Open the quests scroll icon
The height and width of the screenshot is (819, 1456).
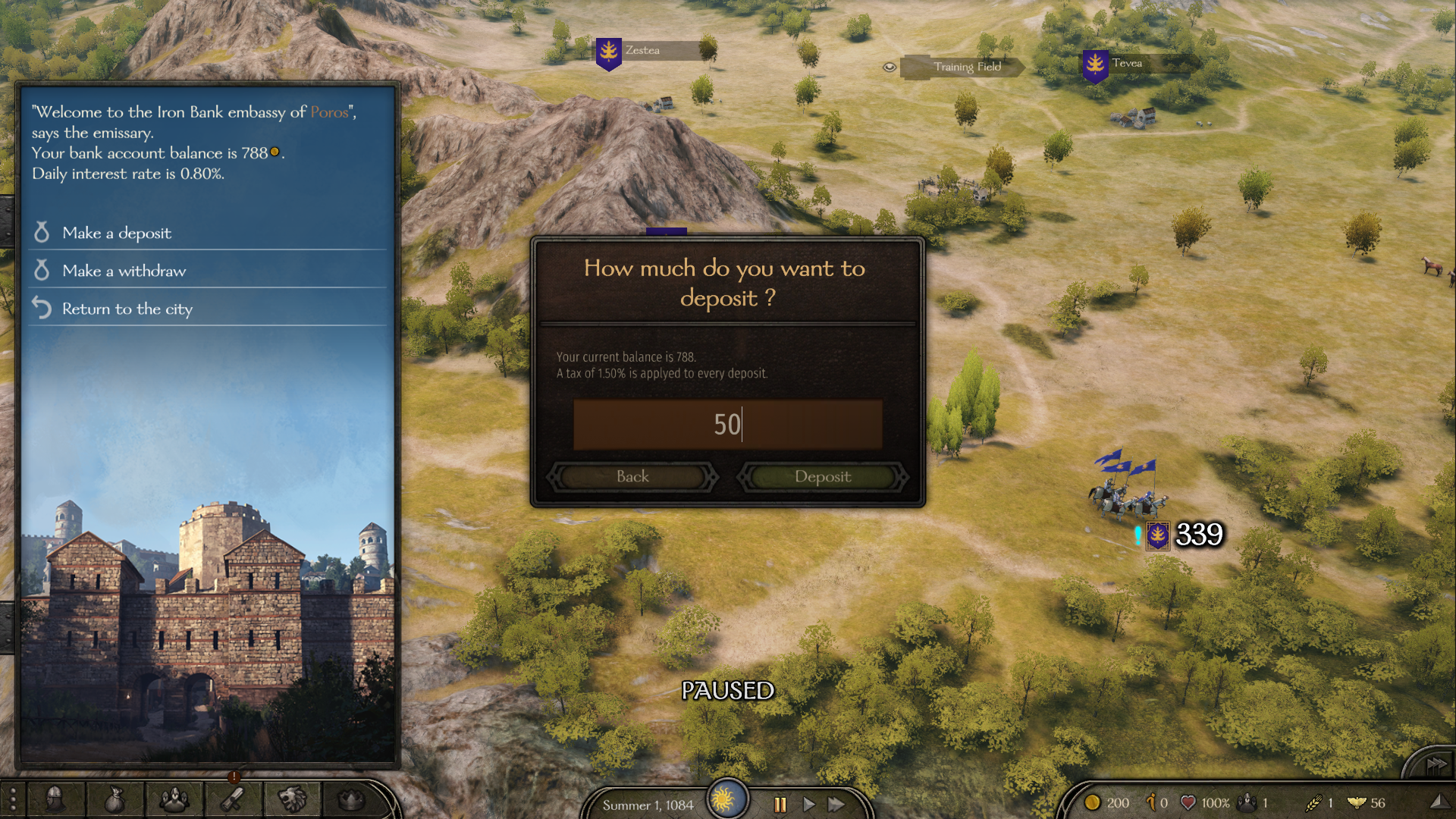tap(233, 799)
